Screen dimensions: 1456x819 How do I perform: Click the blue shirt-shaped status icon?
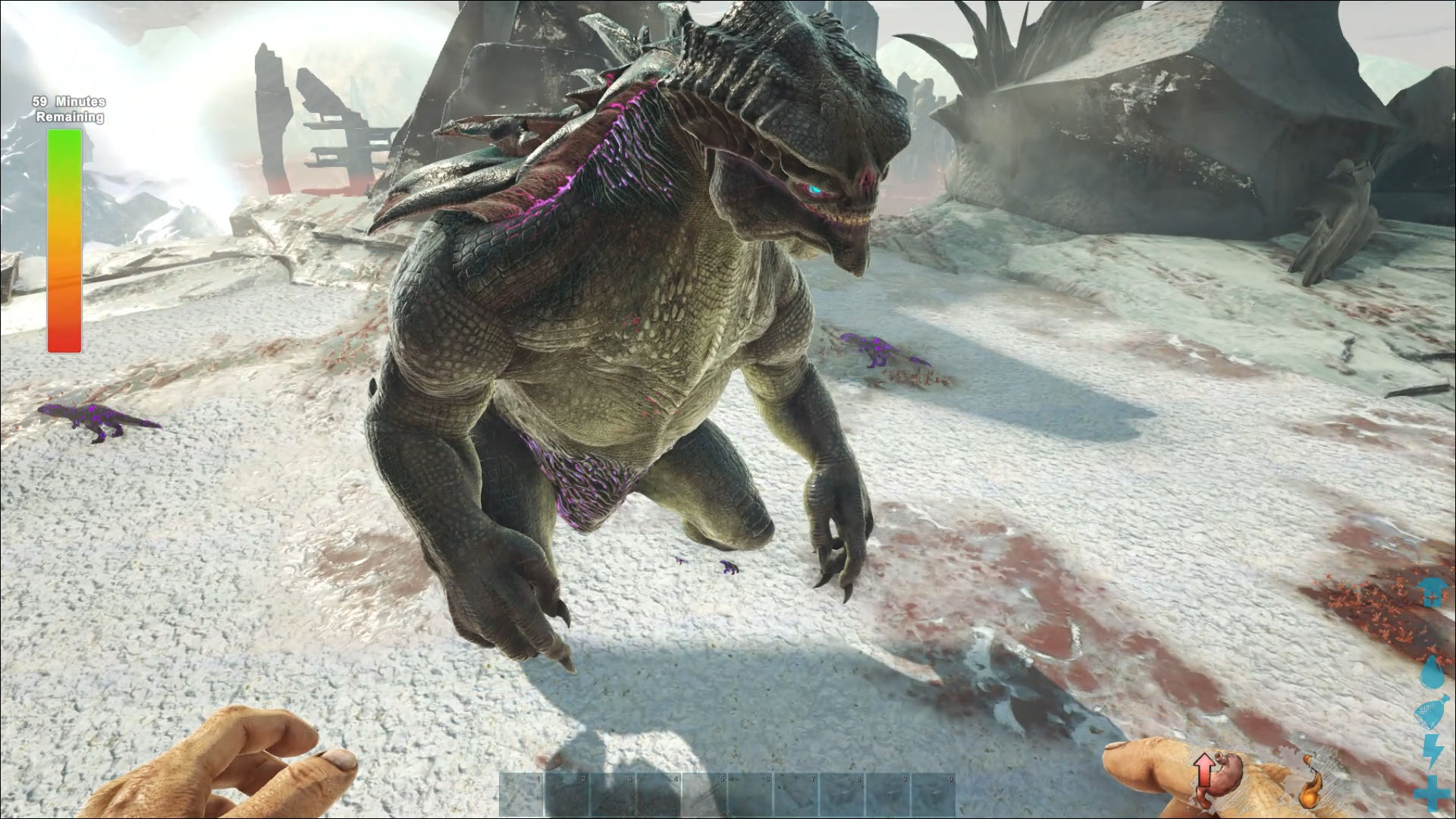point(1433,592)
